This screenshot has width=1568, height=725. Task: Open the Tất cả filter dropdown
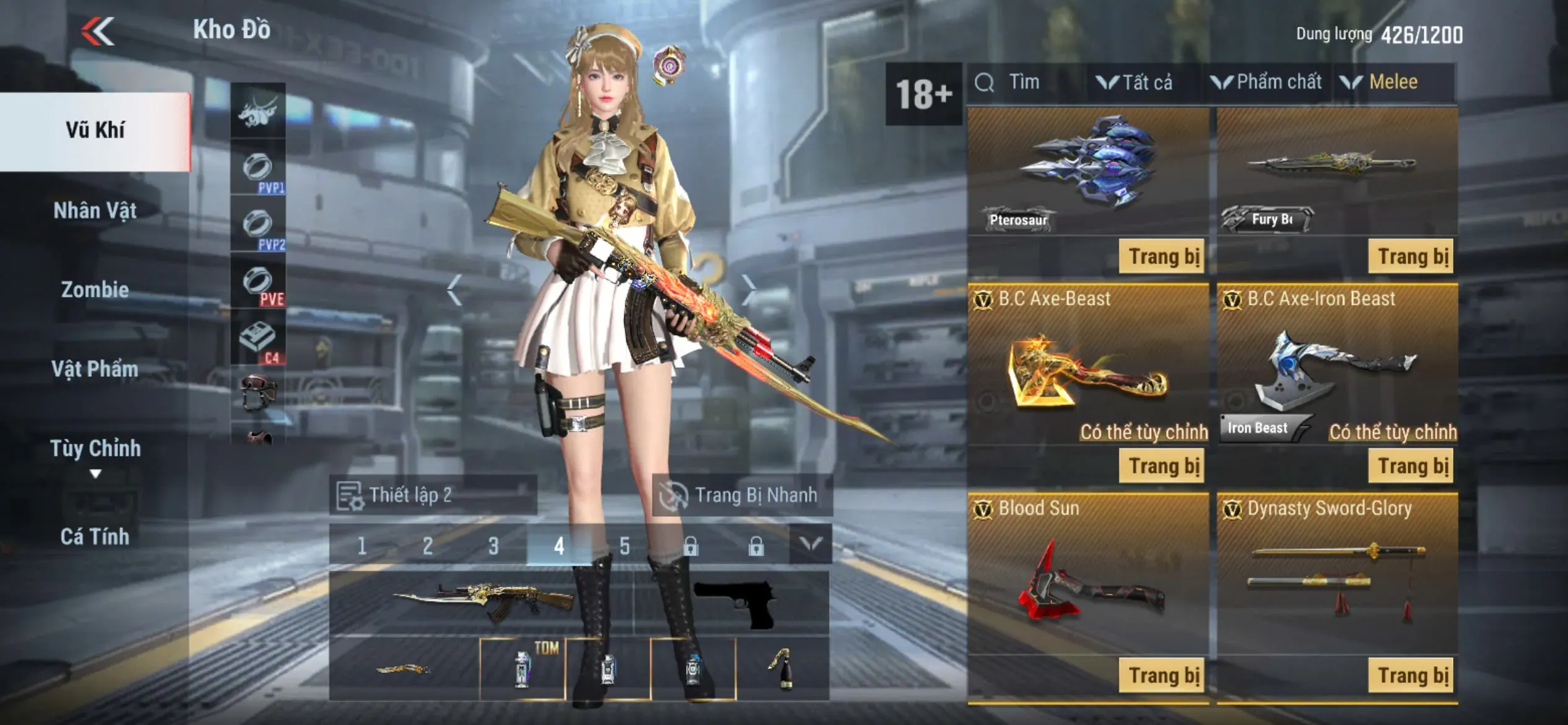pos(1135,82)
